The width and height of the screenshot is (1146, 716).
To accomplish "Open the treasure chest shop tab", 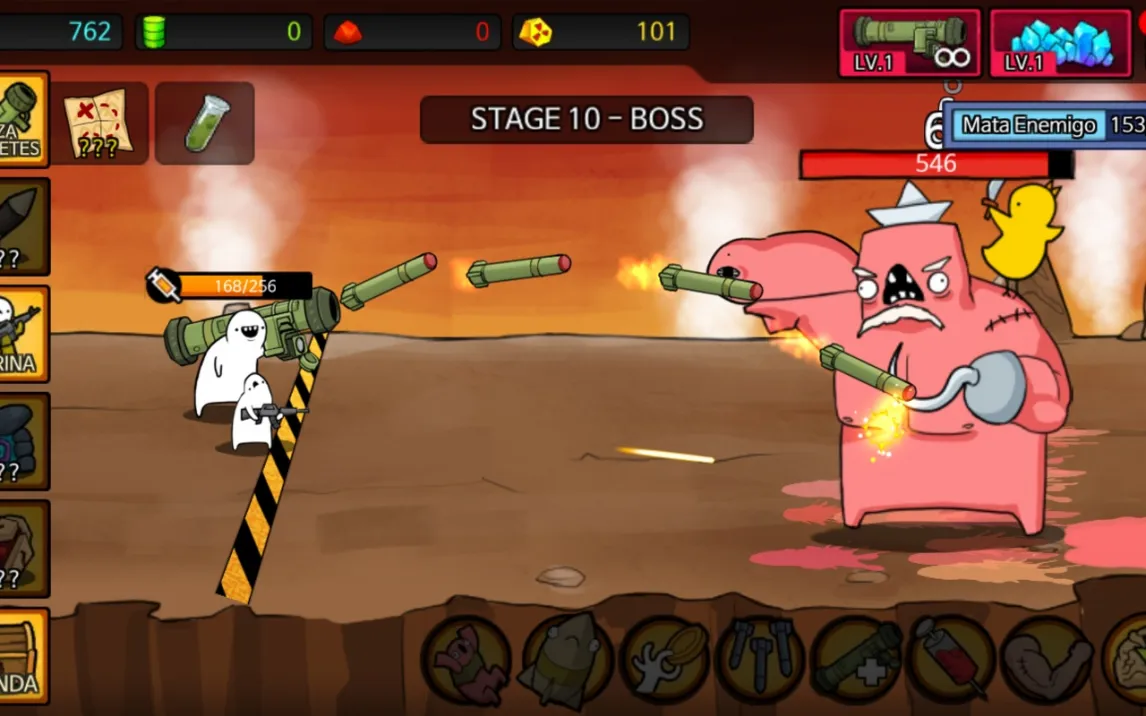I will [x=22, y=655].
